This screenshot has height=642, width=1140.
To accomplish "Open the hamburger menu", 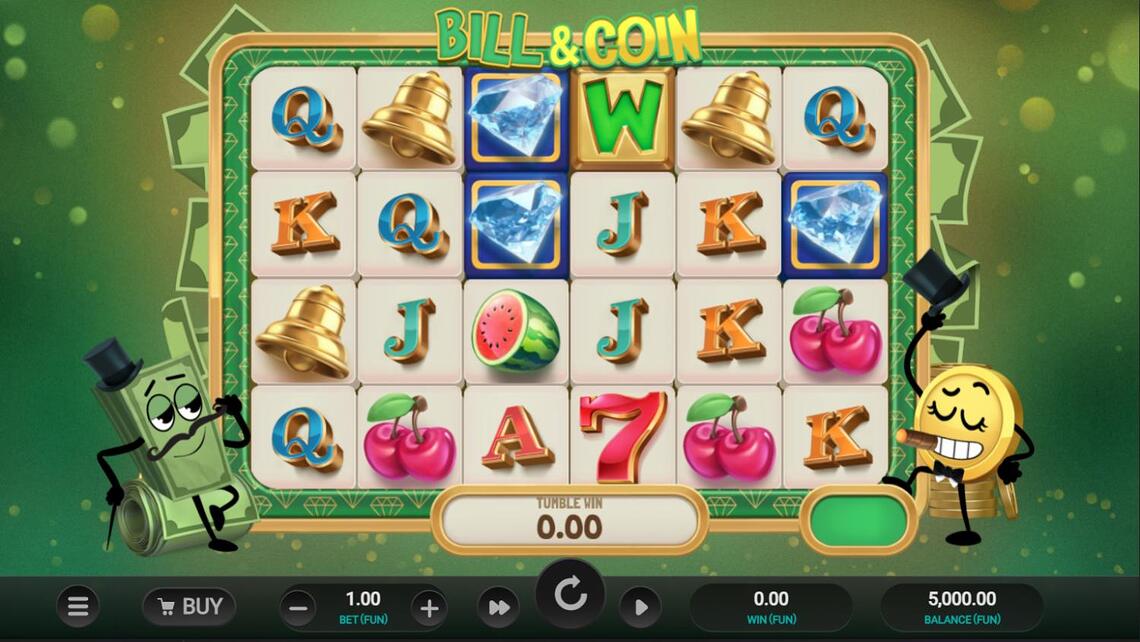I will pyautogui.click(x=78, y=606).
